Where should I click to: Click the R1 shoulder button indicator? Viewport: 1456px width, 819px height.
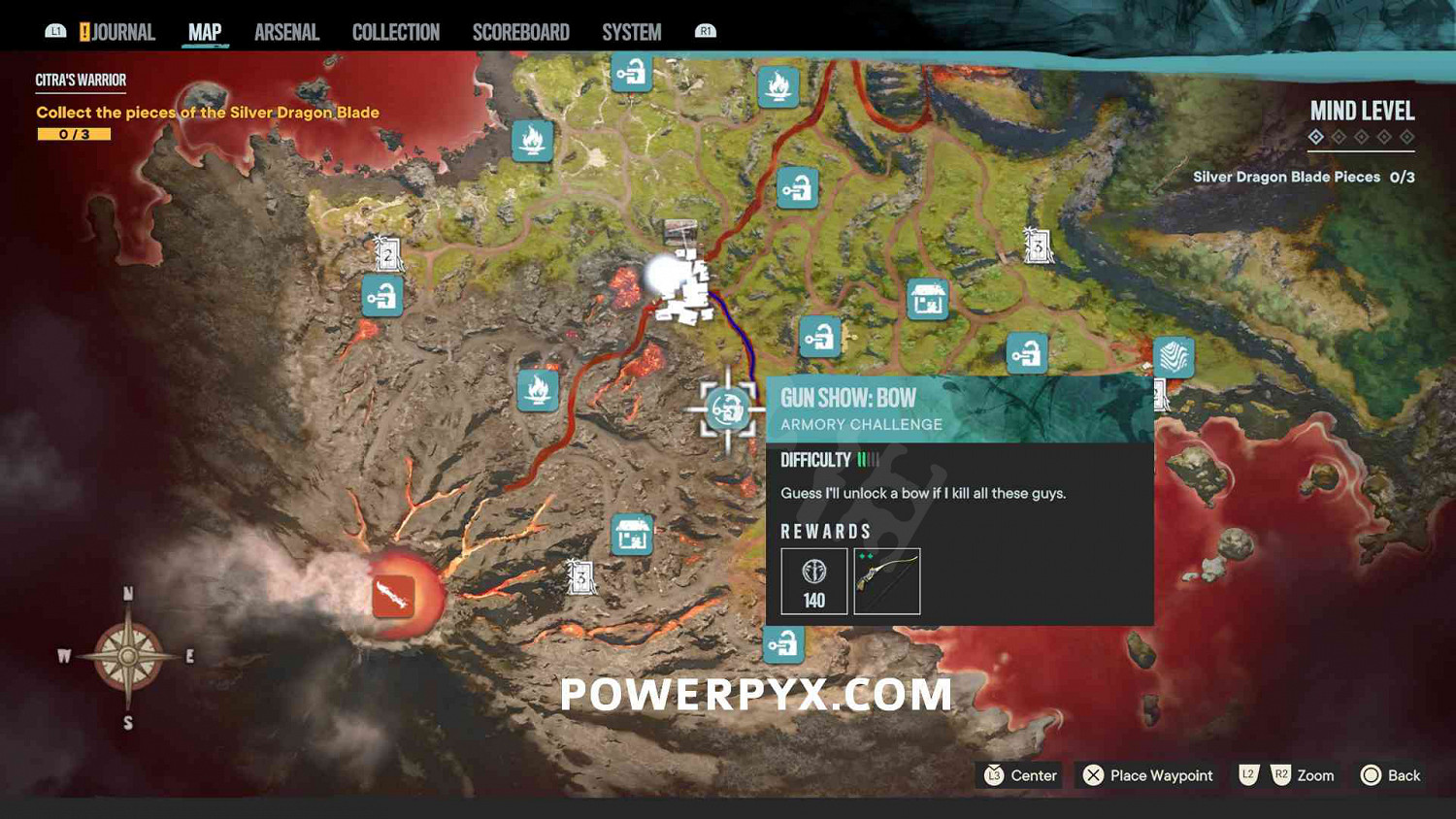pyautogui.click(x=705, y=30)
